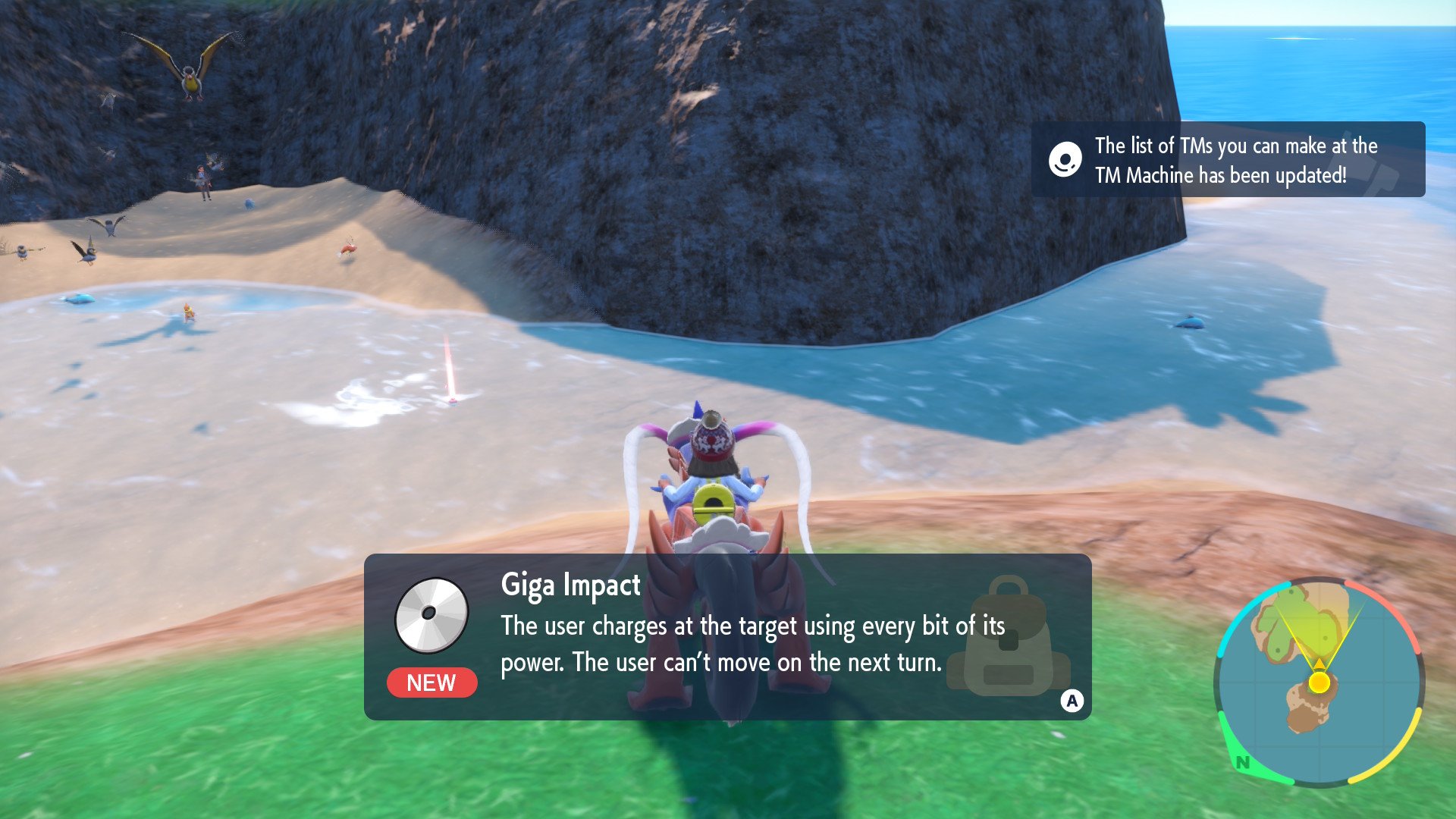This screenshot has width=1456, height=819.
Task: Click the silver TM disc icon
Action: [431, 615]
